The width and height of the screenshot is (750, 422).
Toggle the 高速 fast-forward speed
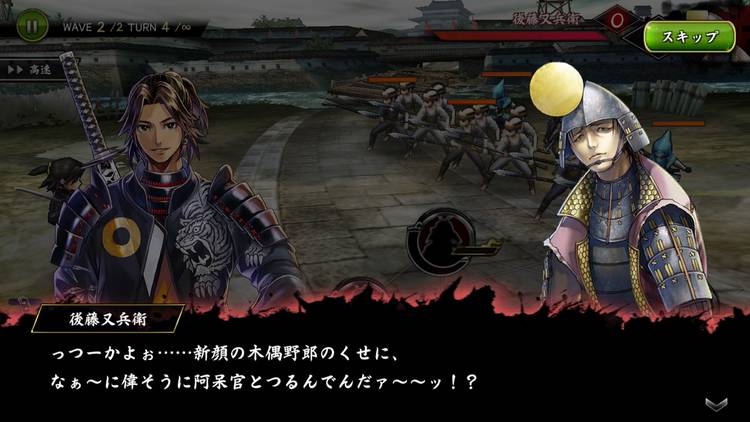(32, 70)
